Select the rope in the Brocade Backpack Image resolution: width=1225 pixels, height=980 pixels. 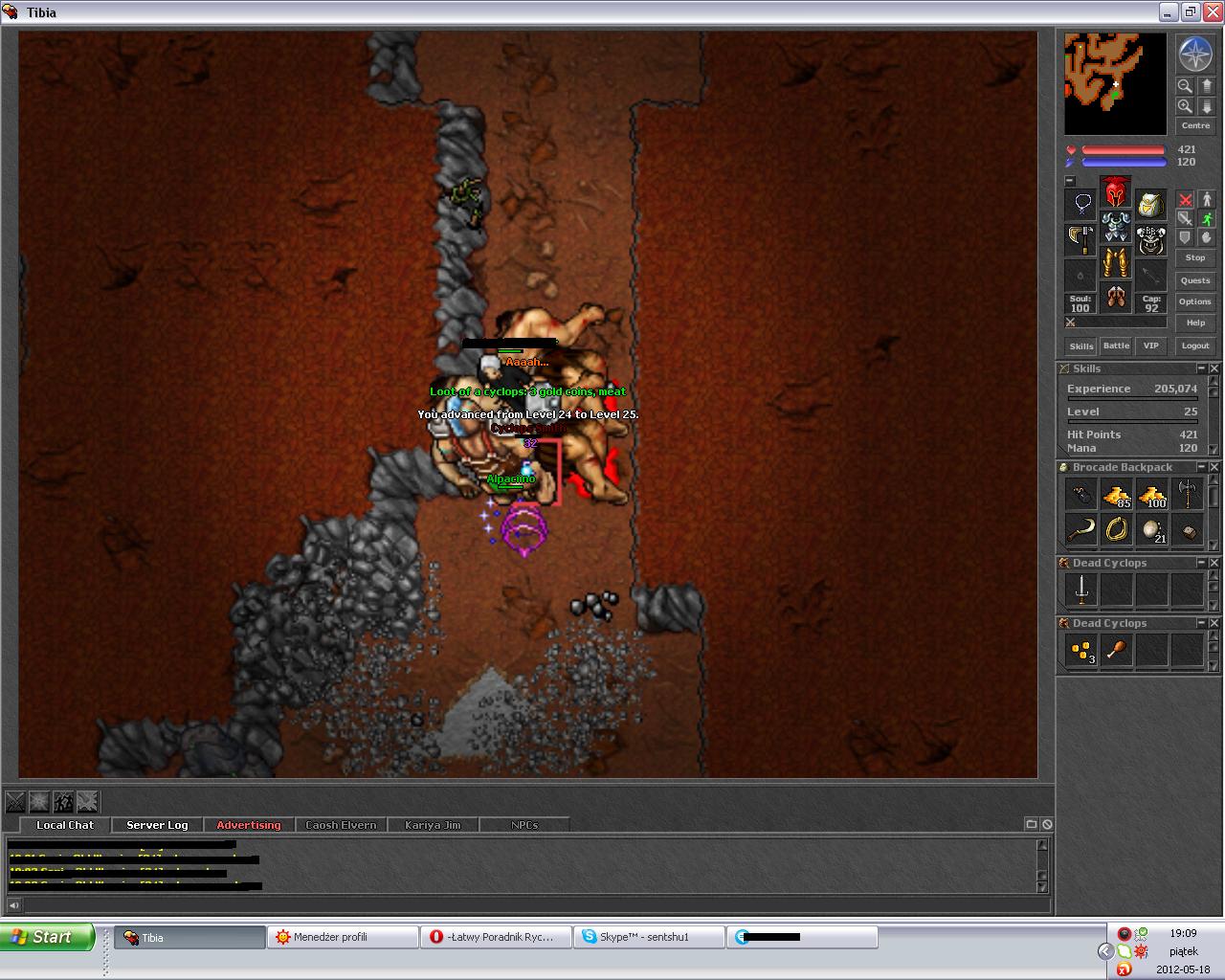click(1117, 528)
